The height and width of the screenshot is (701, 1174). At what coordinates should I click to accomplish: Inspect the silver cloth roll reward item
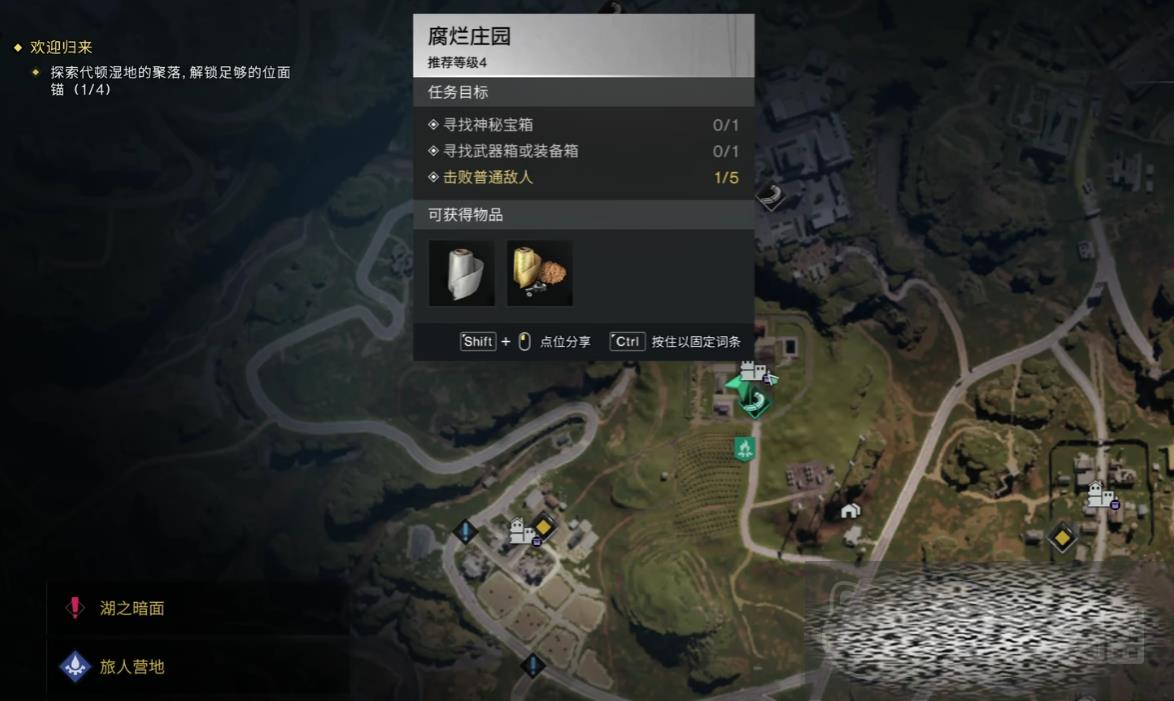click(461, 273)
